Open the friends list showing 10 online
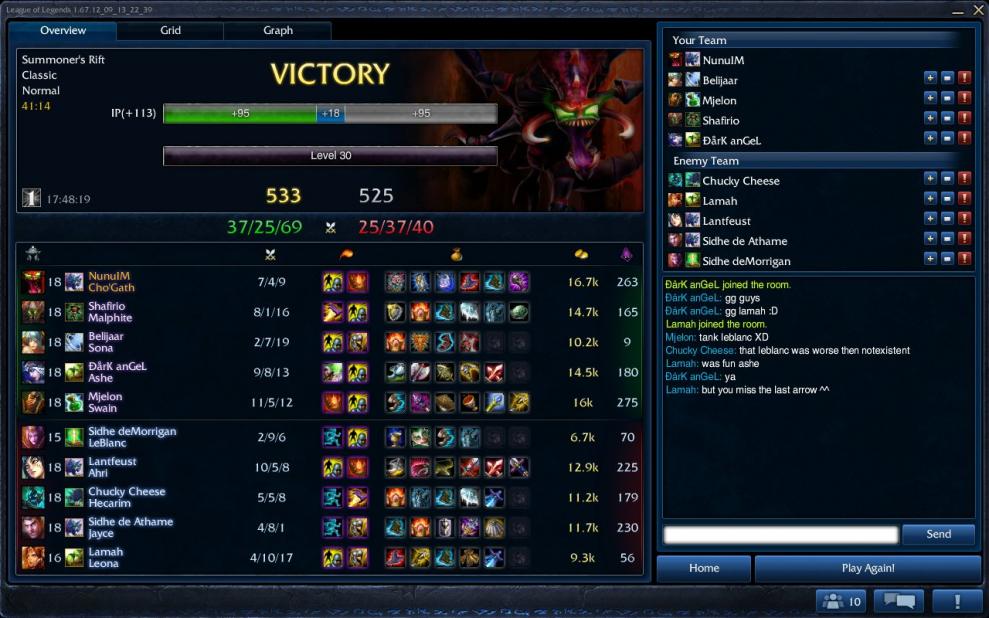Screen dimensions: 989x618 coord(841,601)
